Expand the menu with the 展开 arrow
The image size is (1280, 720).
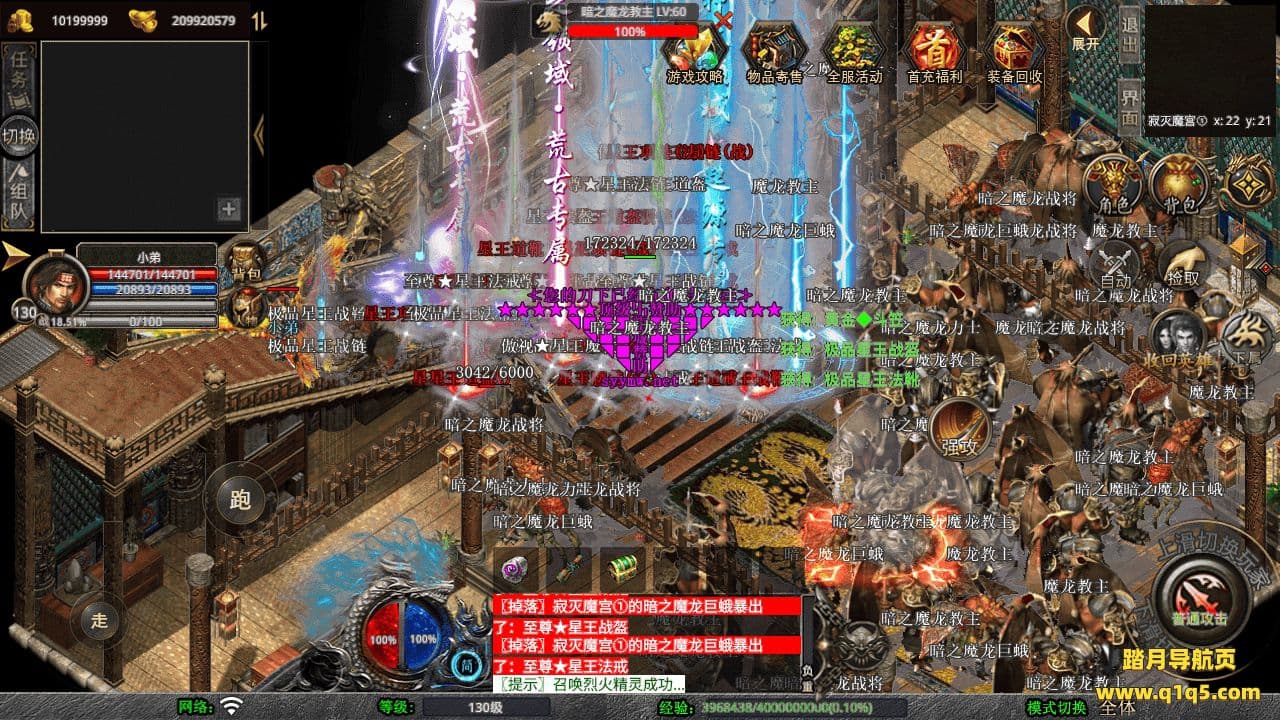(x=1085, y=30)
